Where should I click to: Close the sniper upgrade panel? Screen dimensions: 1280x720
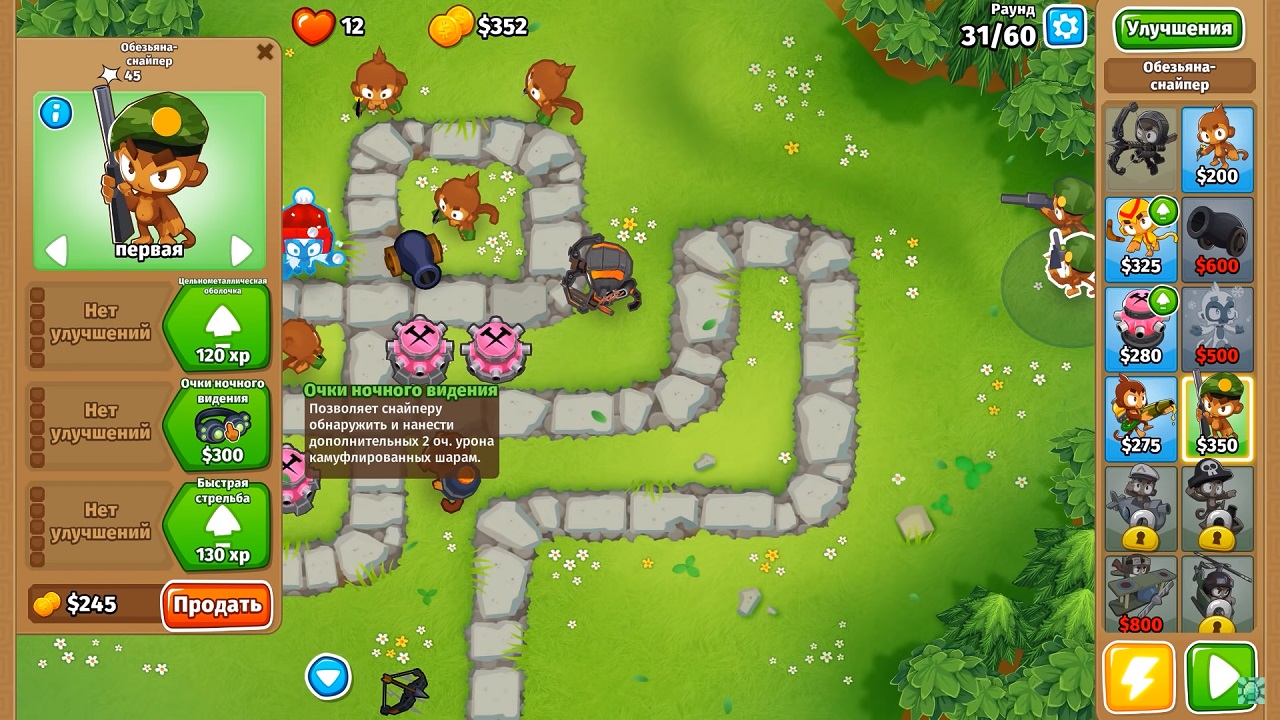(x=266, y=52)
